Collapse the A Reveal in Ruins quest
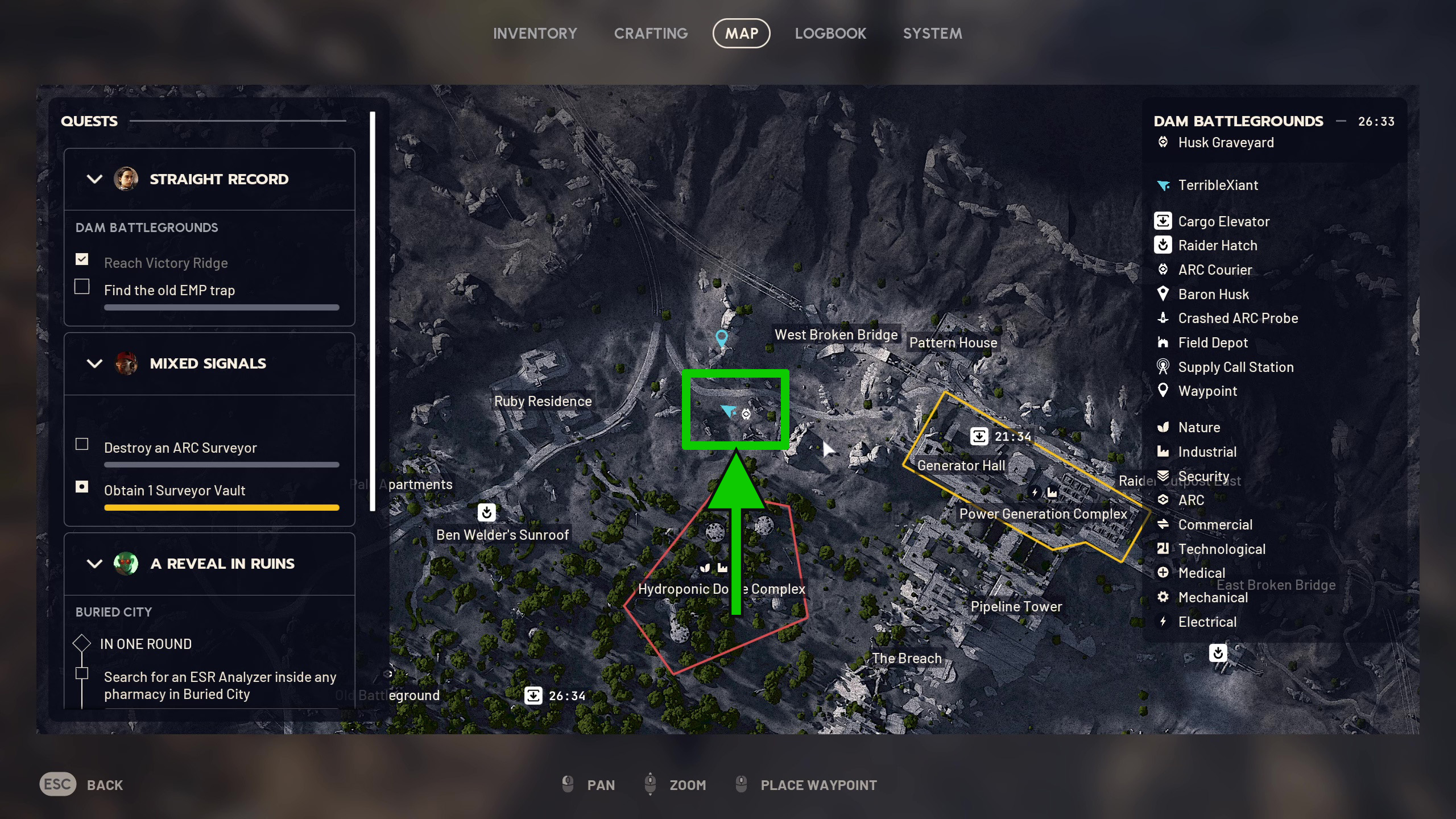This screenshot has width=1456, height=819. [94, 564]
